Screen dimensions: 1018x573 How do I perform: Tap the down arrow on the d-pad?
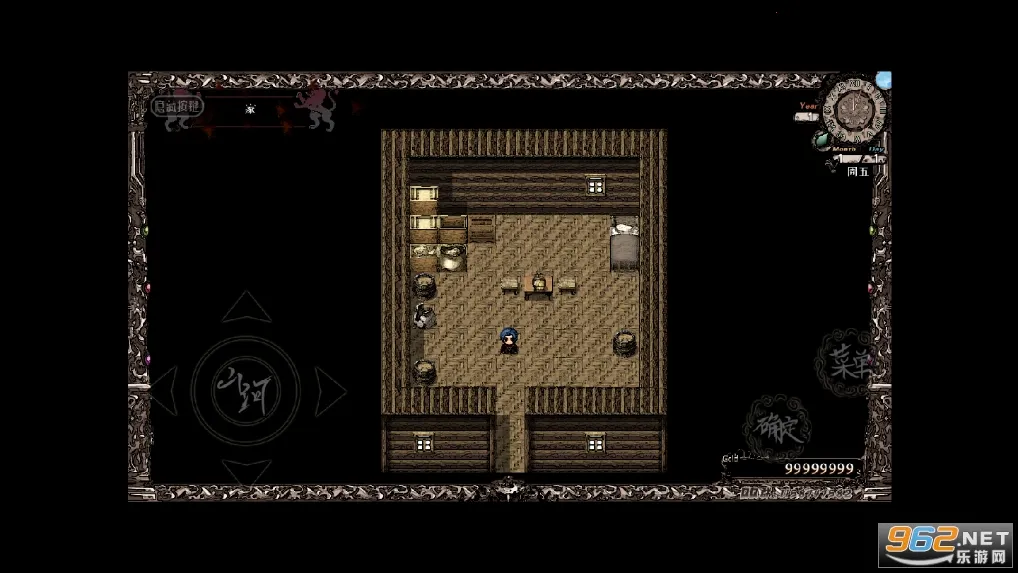tap(246, 471)
